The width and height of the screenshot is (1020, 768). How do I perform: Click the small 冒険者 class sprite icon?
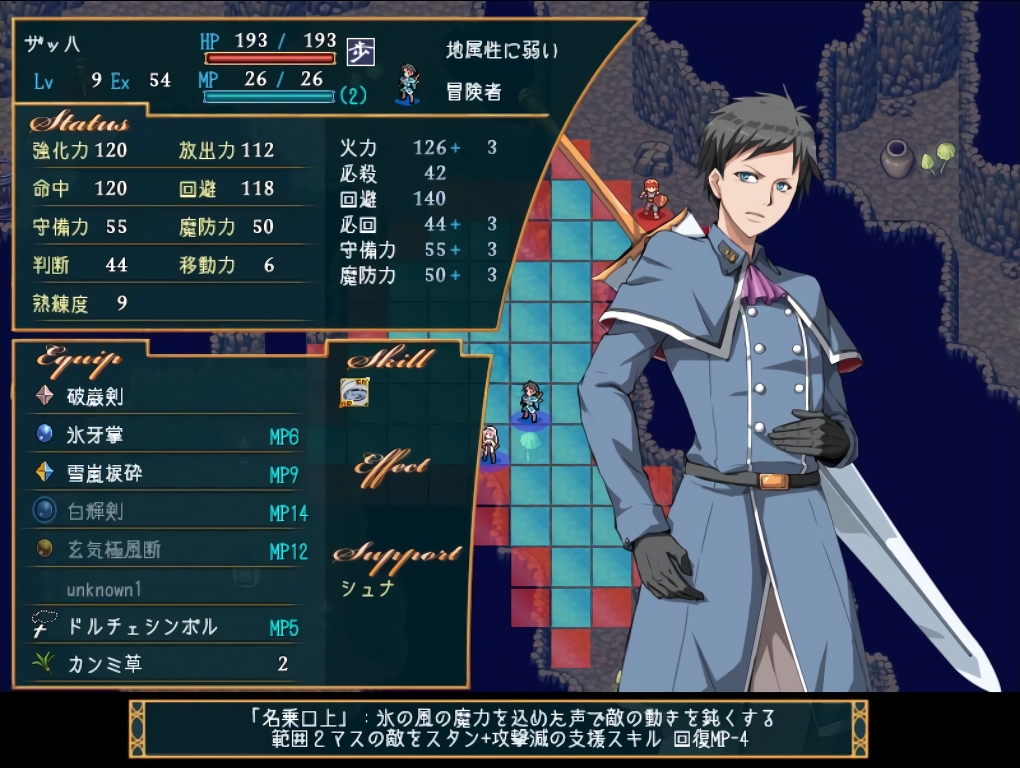[408, 84]
